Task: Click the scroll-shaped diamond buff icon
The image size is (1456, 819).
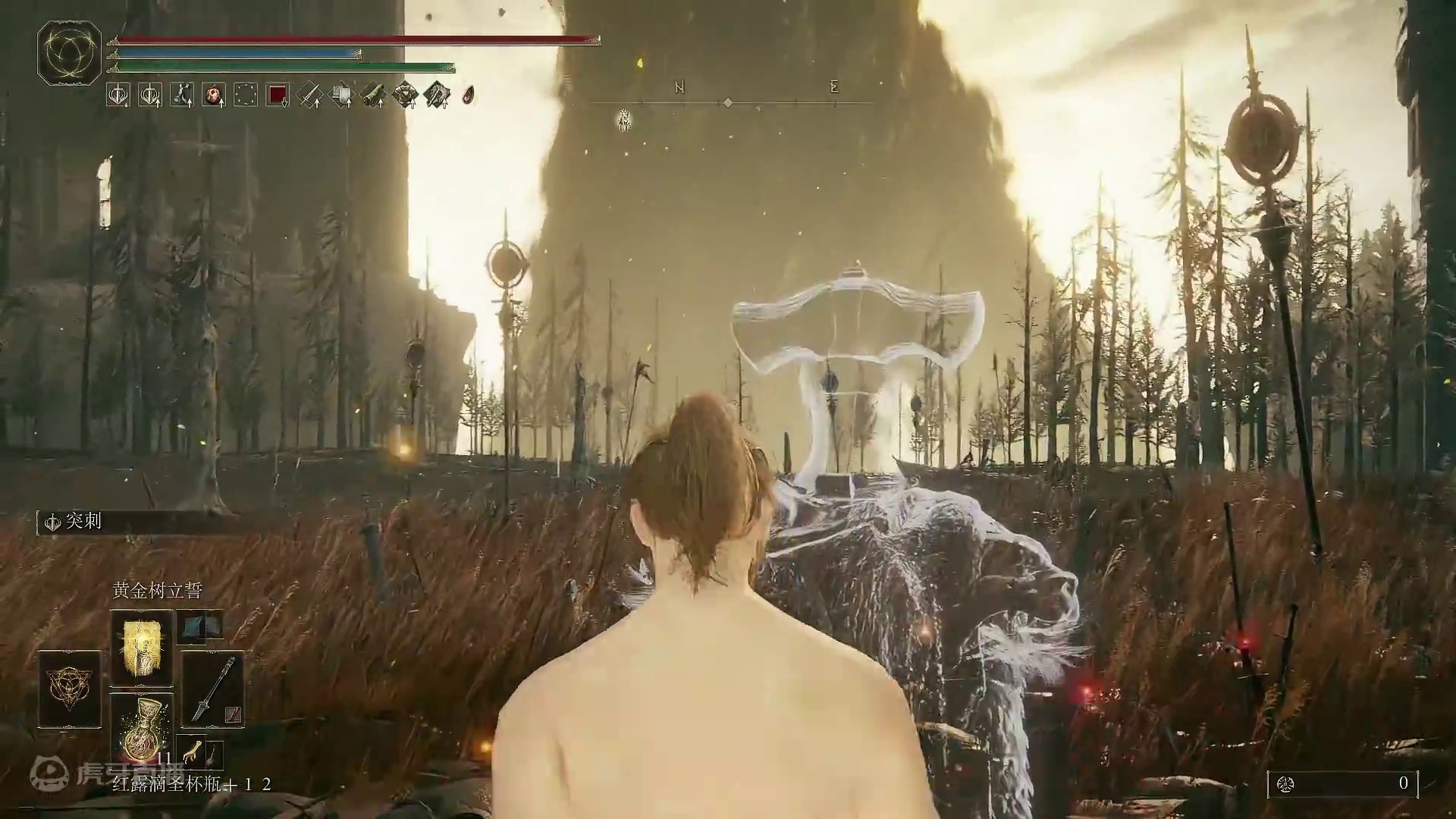Action: point(373,95)
